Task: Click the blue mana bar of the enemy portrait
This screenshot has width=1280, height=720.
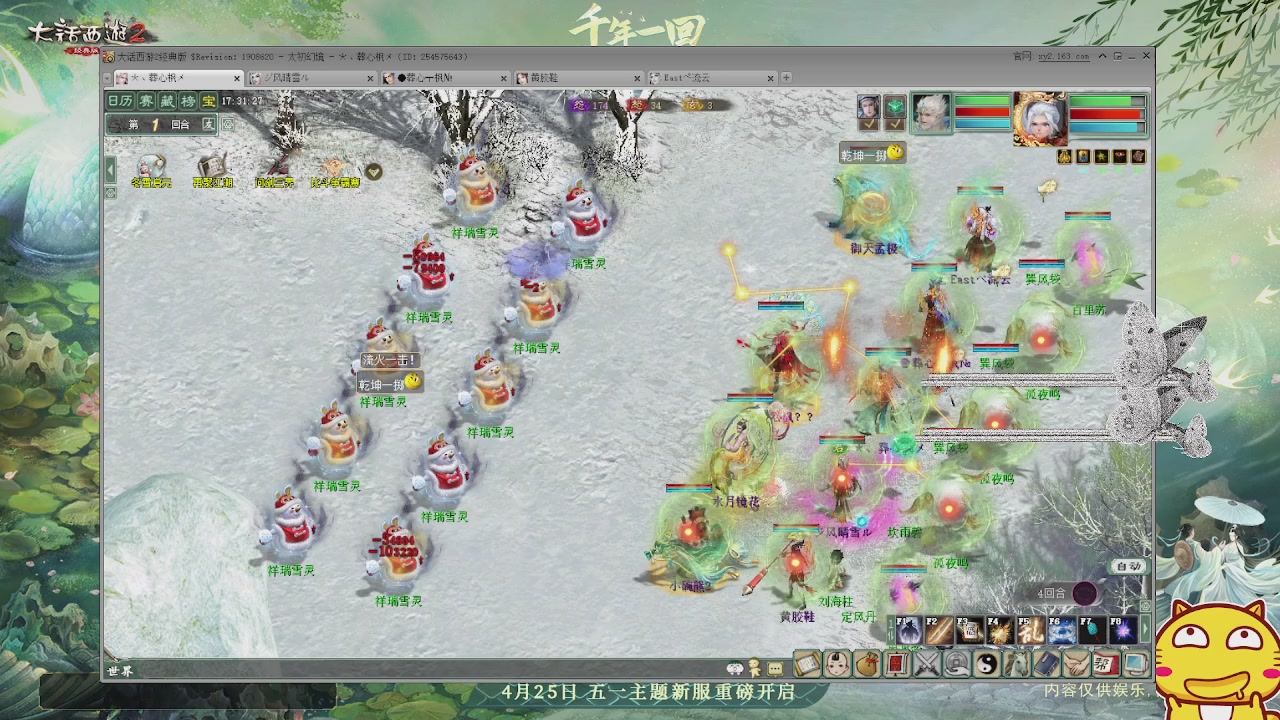Action: [x=1105, y=125]
